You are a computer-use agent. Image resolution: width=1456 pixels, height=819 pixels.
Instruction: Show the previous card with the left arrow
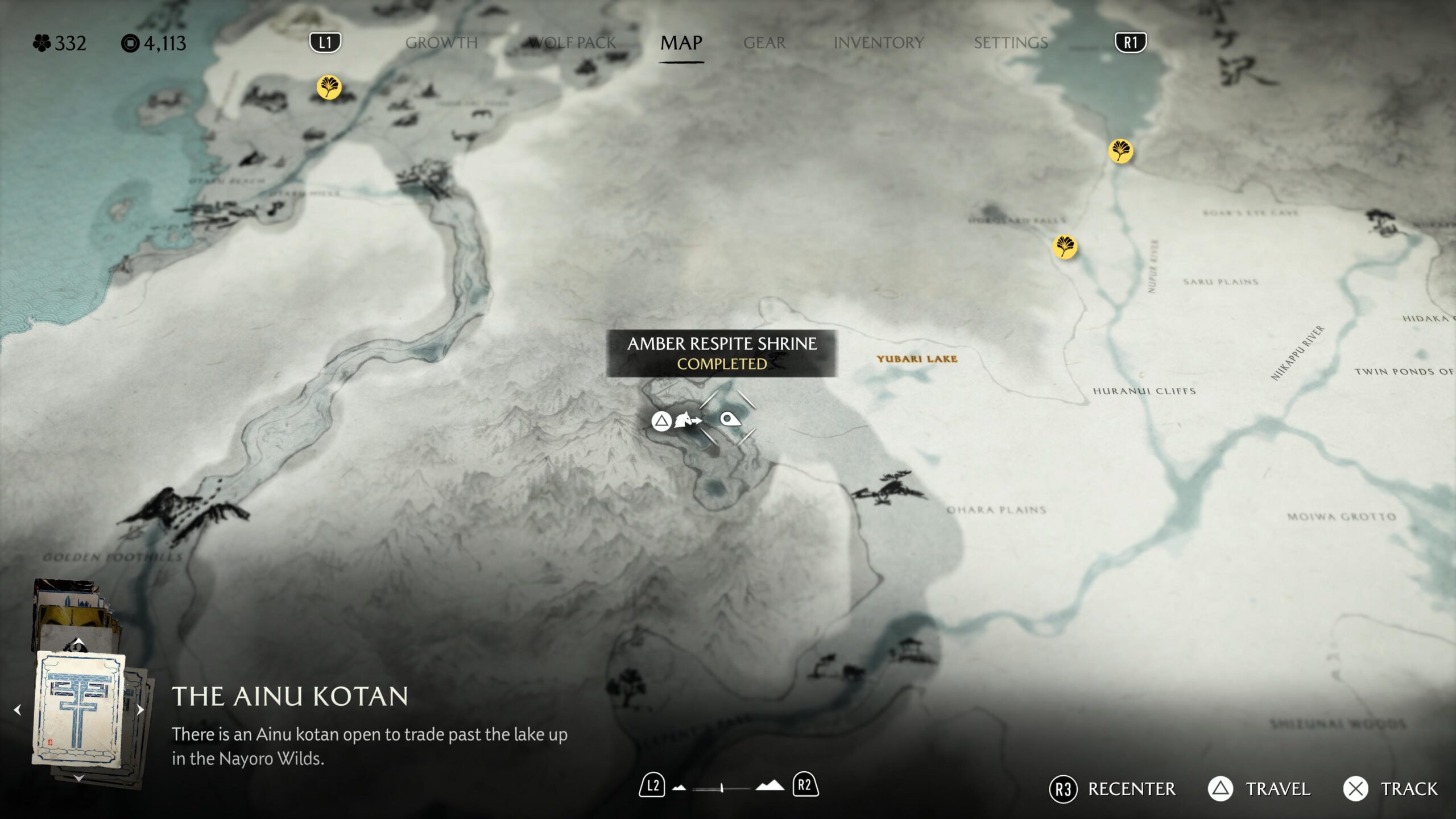click(18, 710)
